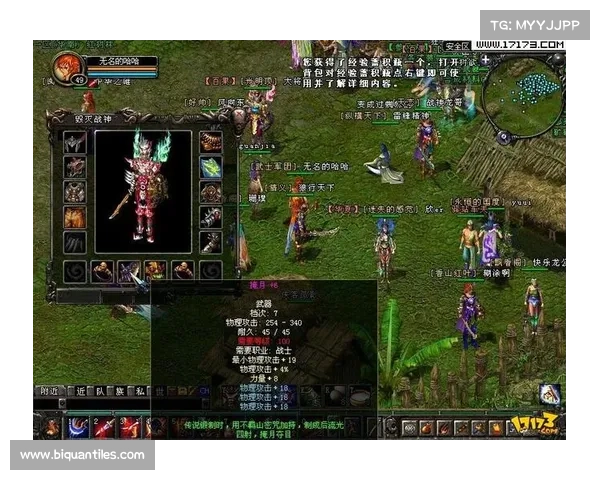Switch to the 族 clan chat tab
The height and width of the screenshot is (480, 600).
[121, 391]
